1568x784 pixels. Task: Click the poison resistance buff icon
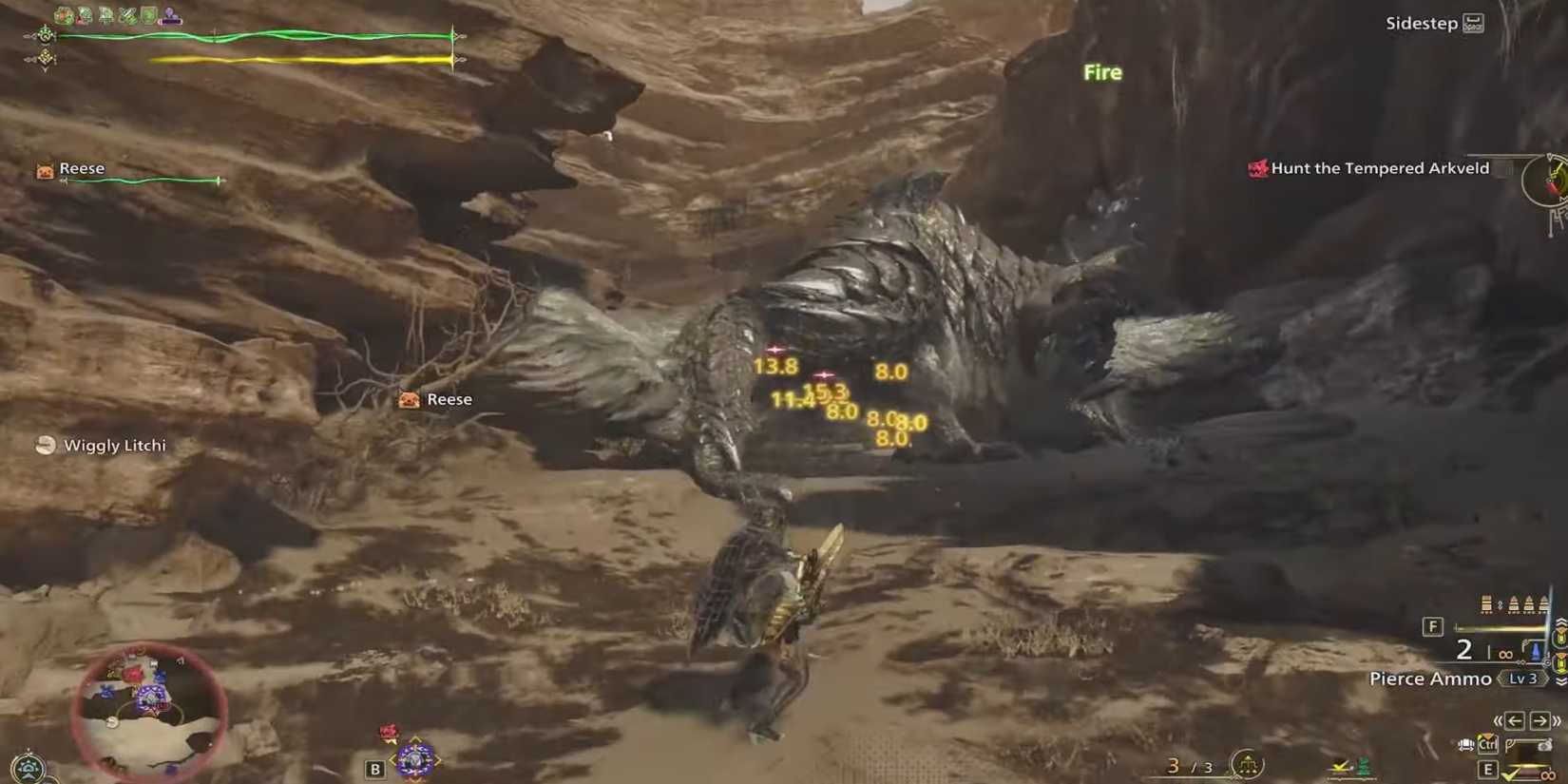point(86,14)
